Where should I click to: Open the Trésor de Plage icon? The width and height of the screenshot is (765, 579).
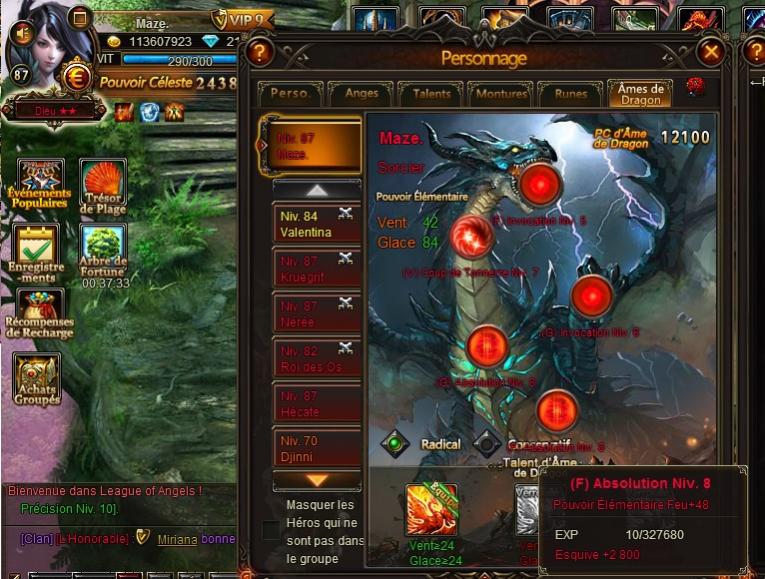coord(103,183)
